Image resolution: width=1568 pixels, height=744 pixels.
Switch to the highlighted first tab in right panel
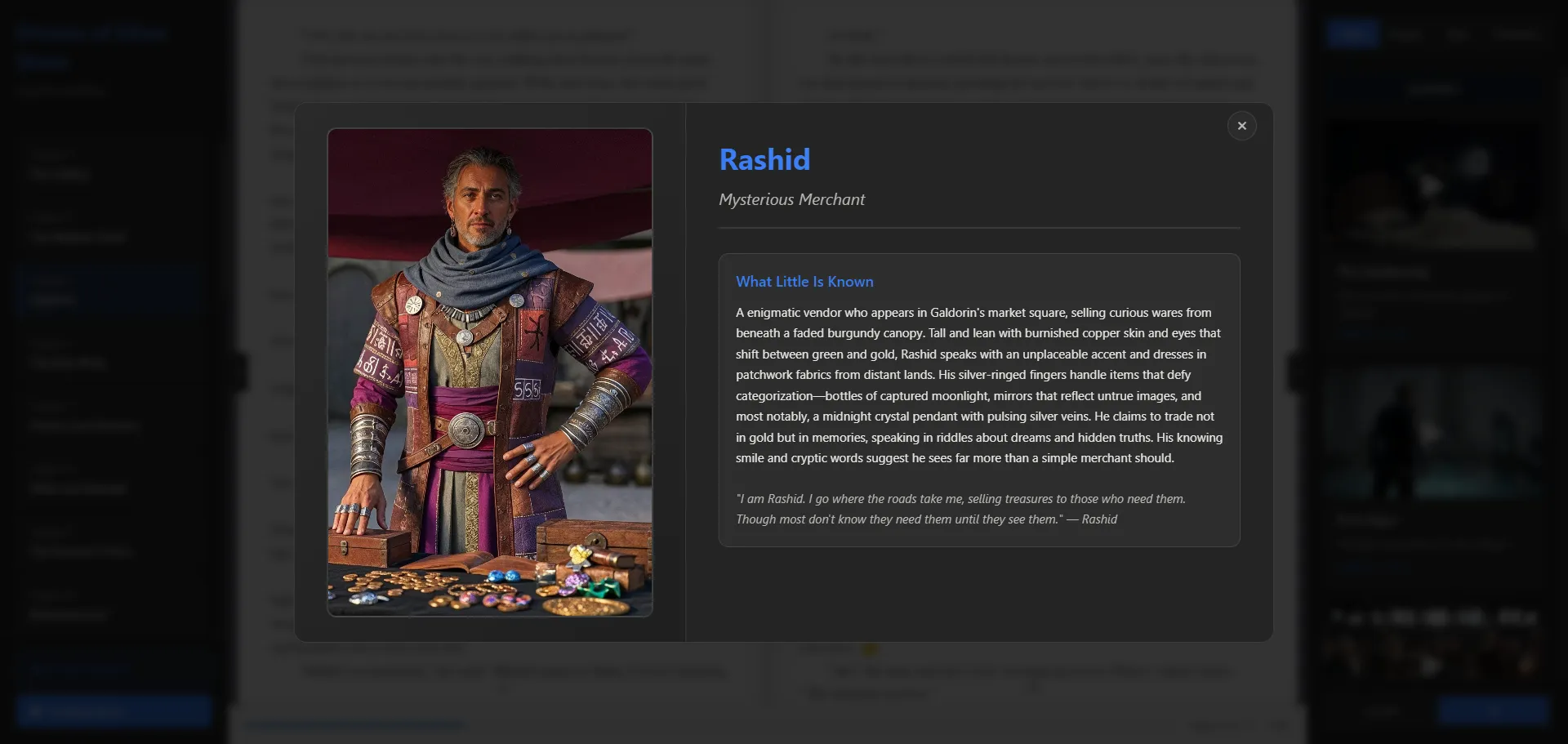[1351, 33]
